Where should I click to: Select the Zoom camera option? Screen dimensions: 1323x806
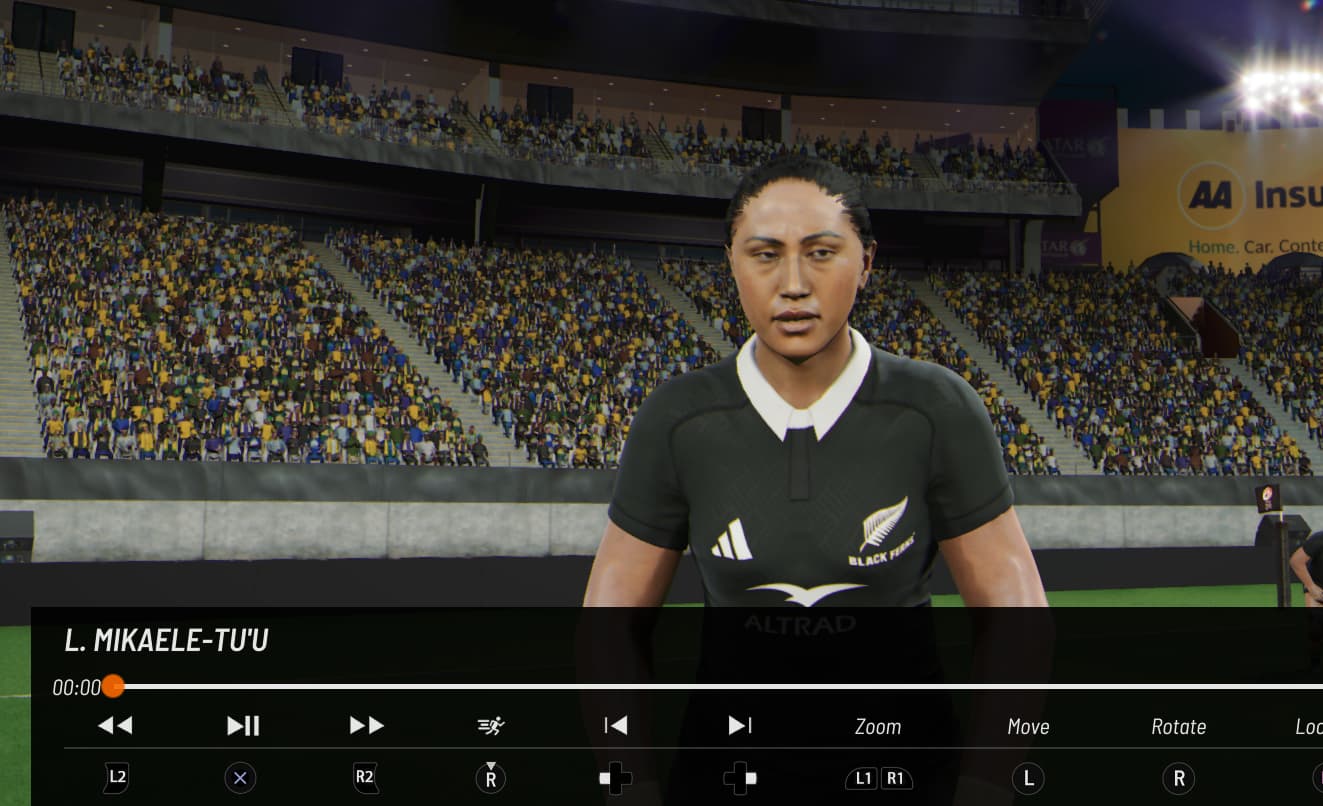tap(878, 727)
